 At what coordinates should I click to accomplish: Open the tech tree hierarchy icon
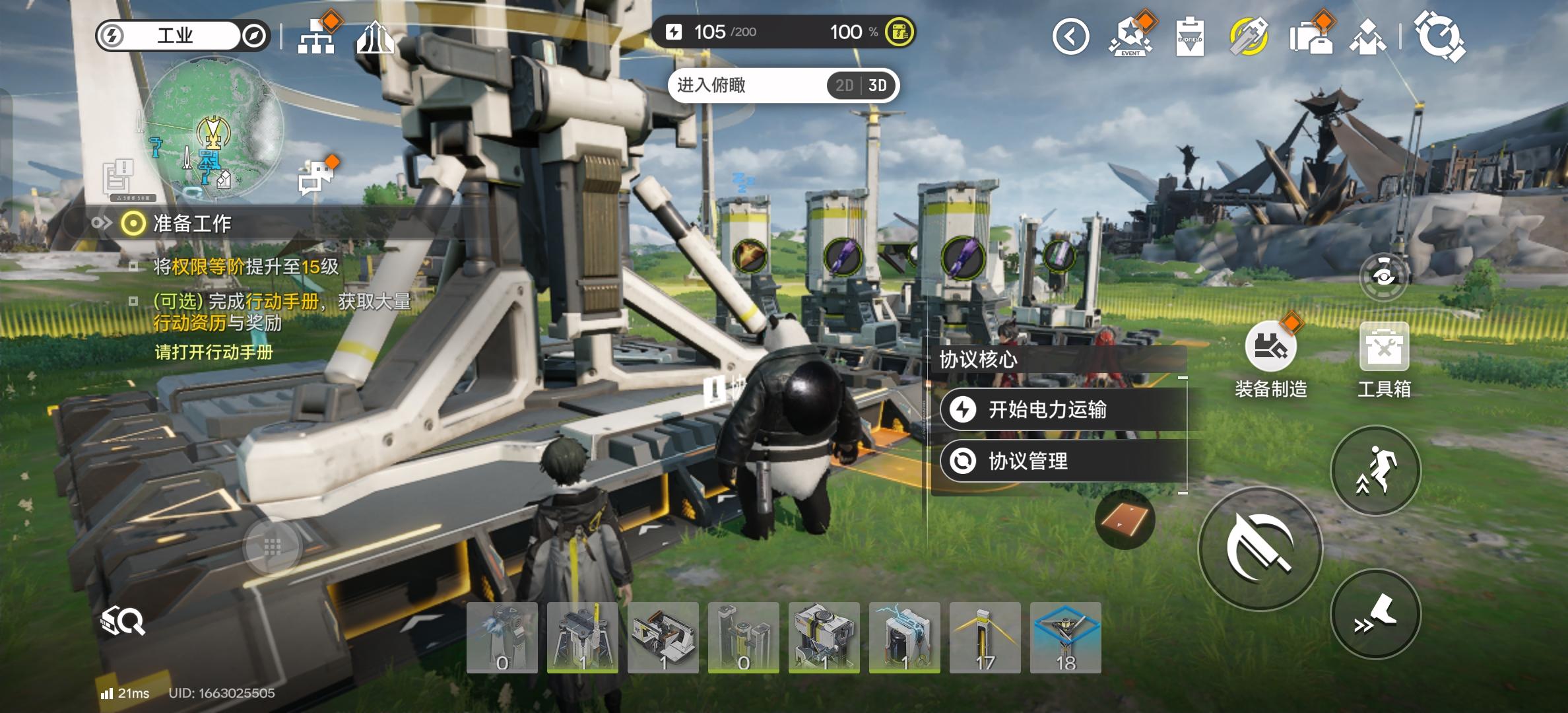316,36
